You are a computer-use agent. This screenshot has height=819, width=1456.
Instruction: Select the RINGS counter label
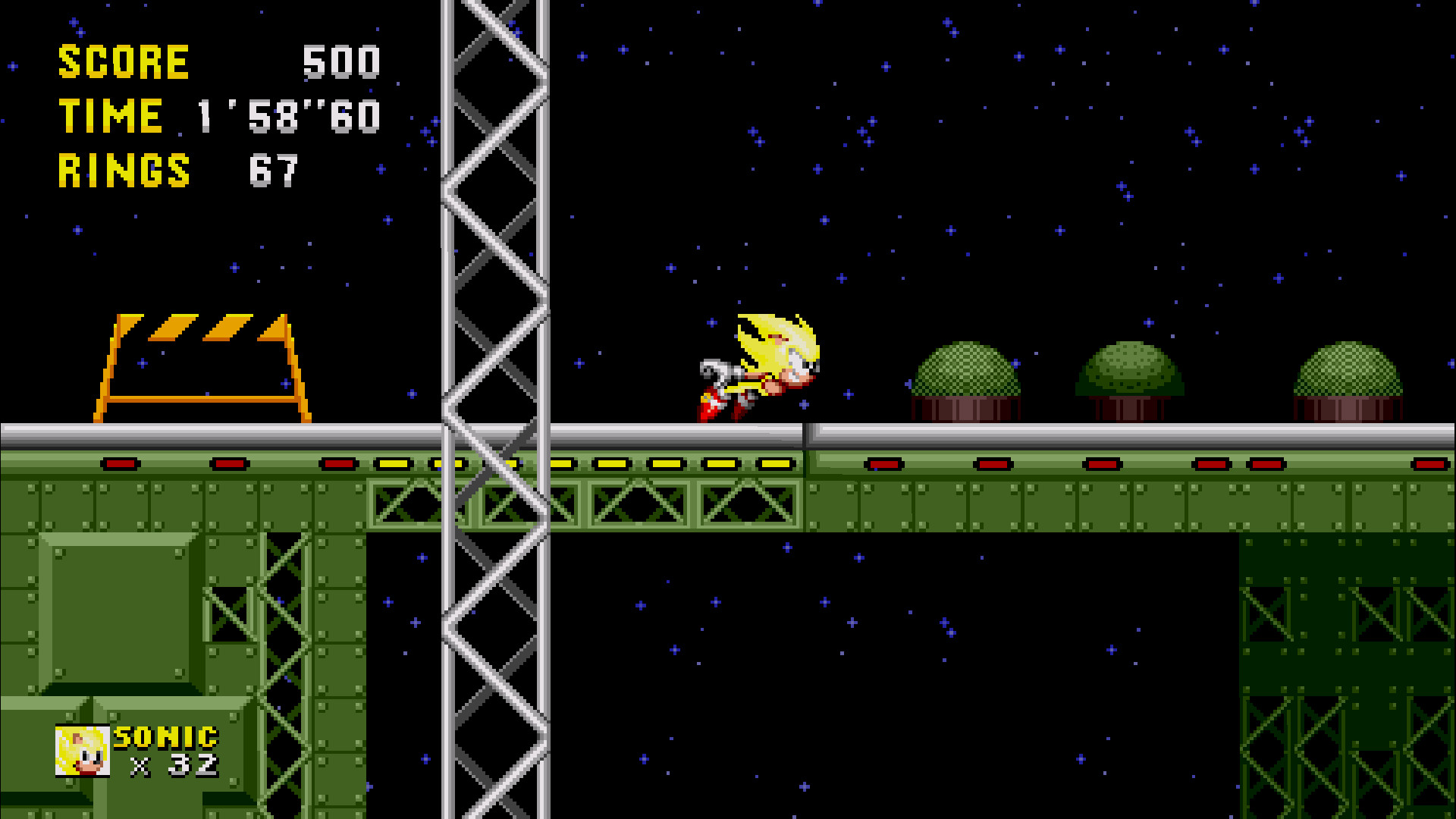pyautogui.click(x=125, y=171)
